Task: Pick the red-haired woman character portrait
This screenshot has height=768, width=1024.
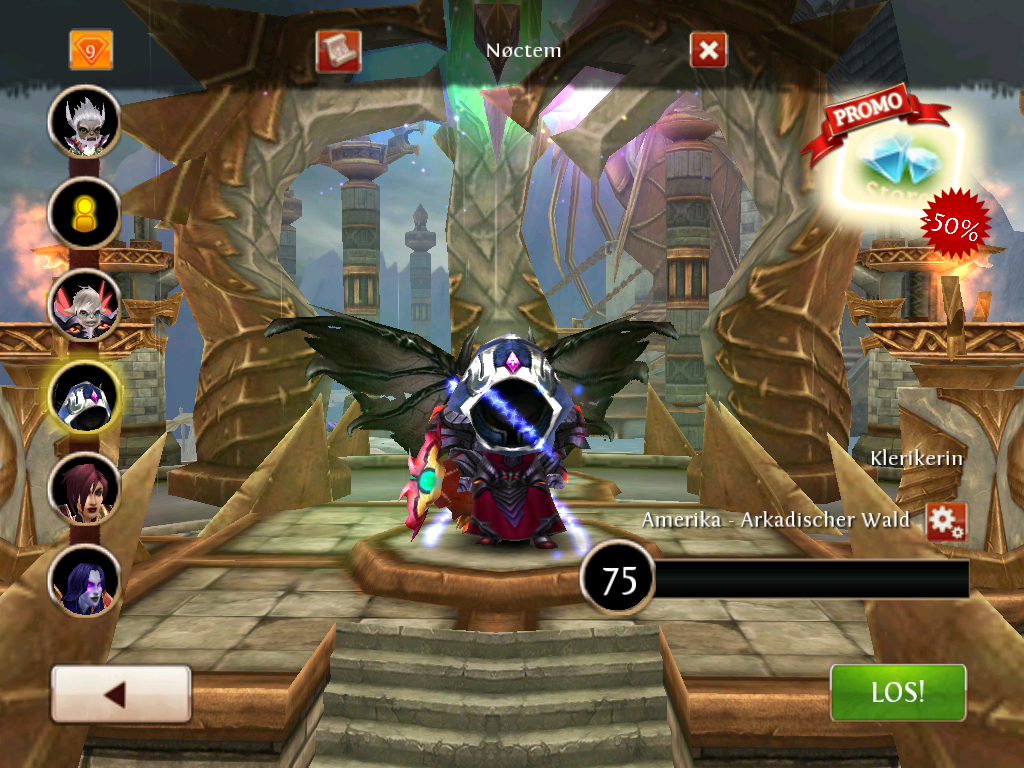Action: (85, 488)
